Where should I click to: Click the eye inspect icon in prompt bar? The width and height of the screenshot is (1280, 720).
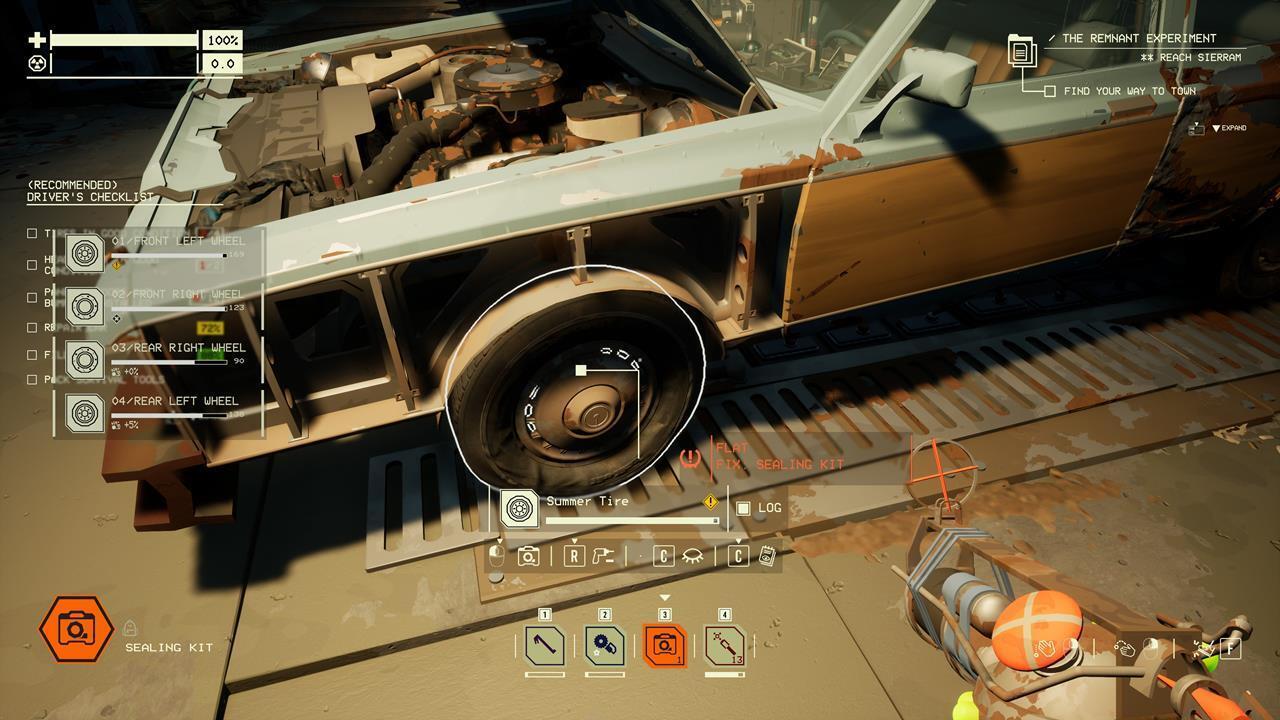(693, 556)
